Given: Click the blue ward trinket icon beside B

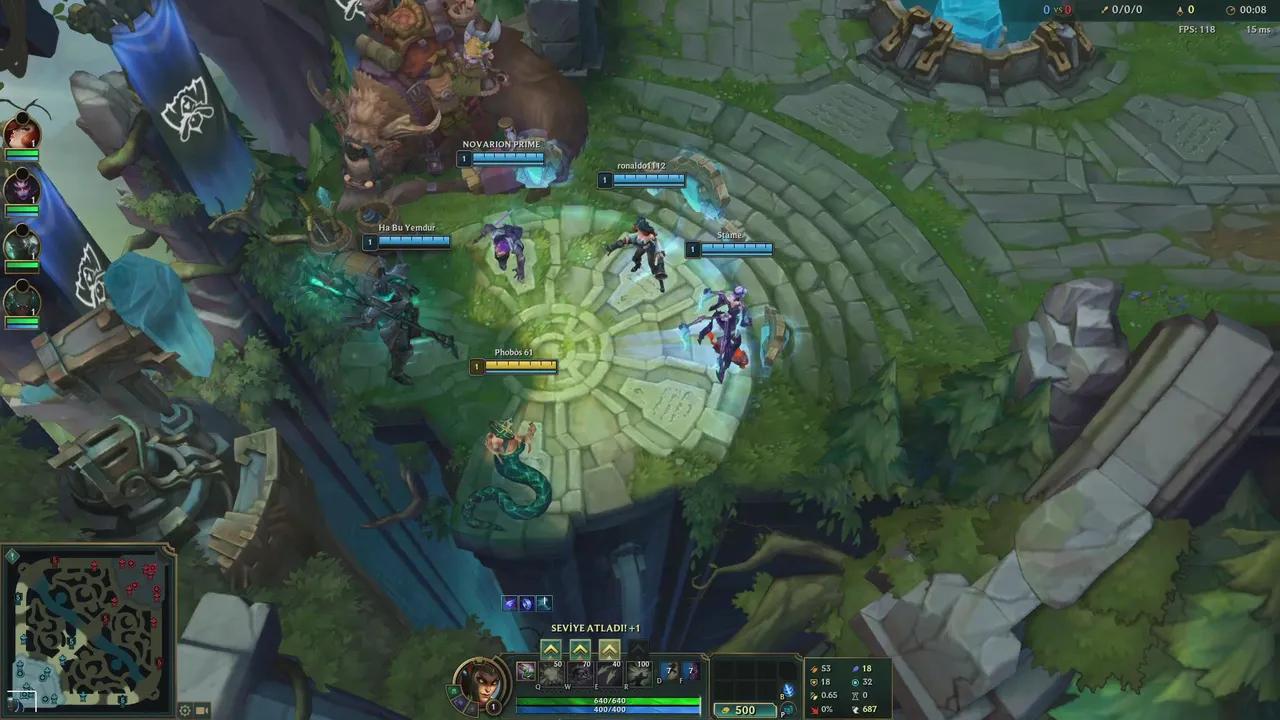Looking at the screenshot, I should pyautogui.click(x=790, y=688).
